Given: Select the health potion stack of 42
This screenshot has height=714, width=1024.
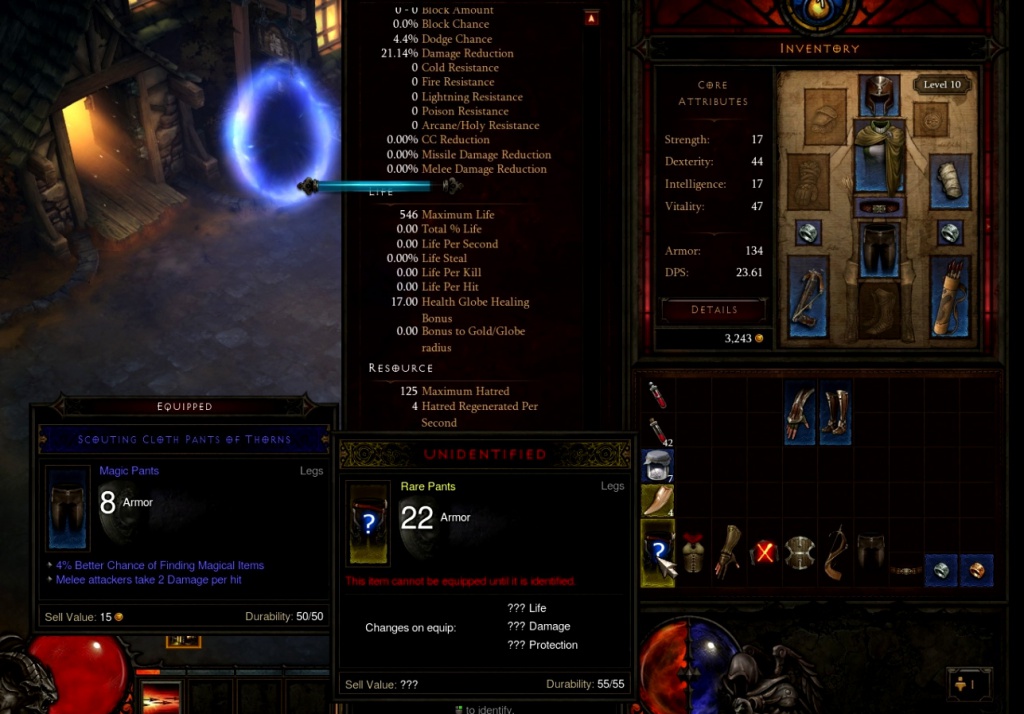Looking at the screenshot, I should coord(657,431).
